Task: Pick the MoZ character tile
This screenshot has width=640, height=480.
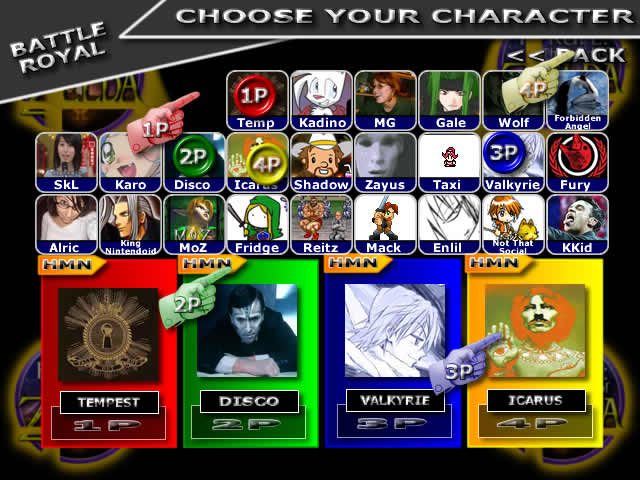Action: click(x=194, y=222)
